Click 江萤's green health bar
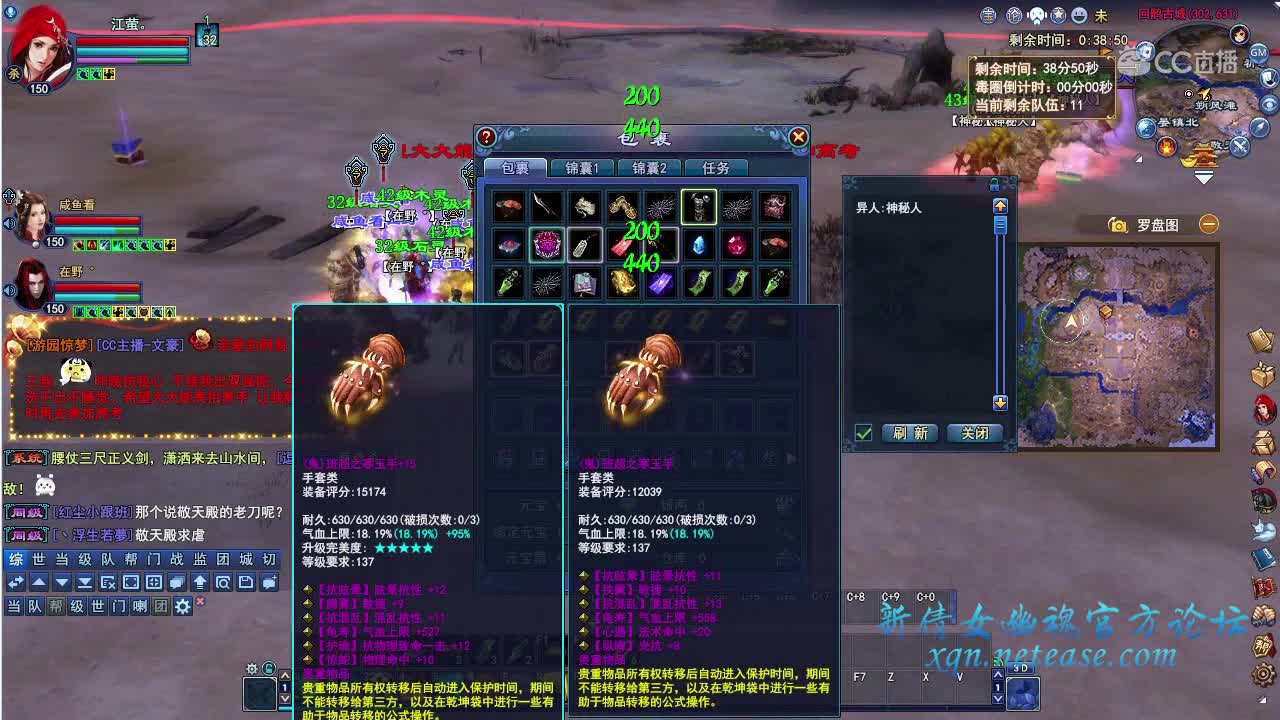The height and width of the screenshot is (720, 1280). (x=162, y=60)
